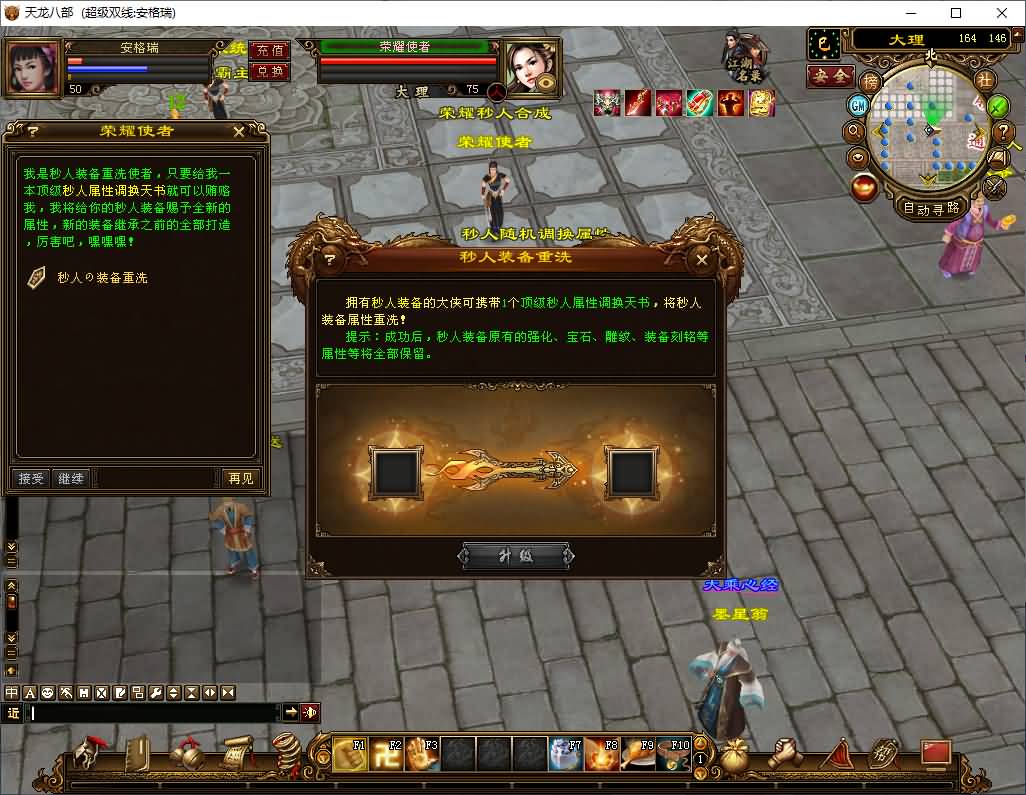This screenshot has height=795, width=1026.
Task: Activate 自动寻路 auto-pathfinding
Action: (931, 208)
